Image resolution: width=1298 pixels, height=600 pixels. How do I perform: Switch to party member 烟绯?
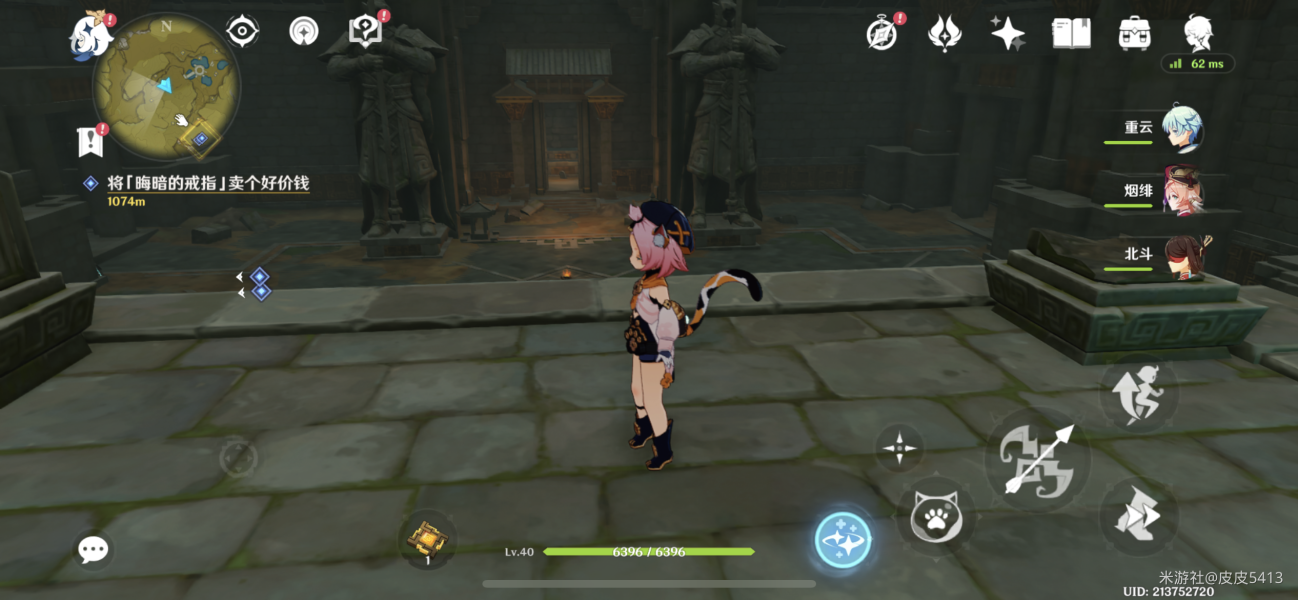tap(1180, 189)
